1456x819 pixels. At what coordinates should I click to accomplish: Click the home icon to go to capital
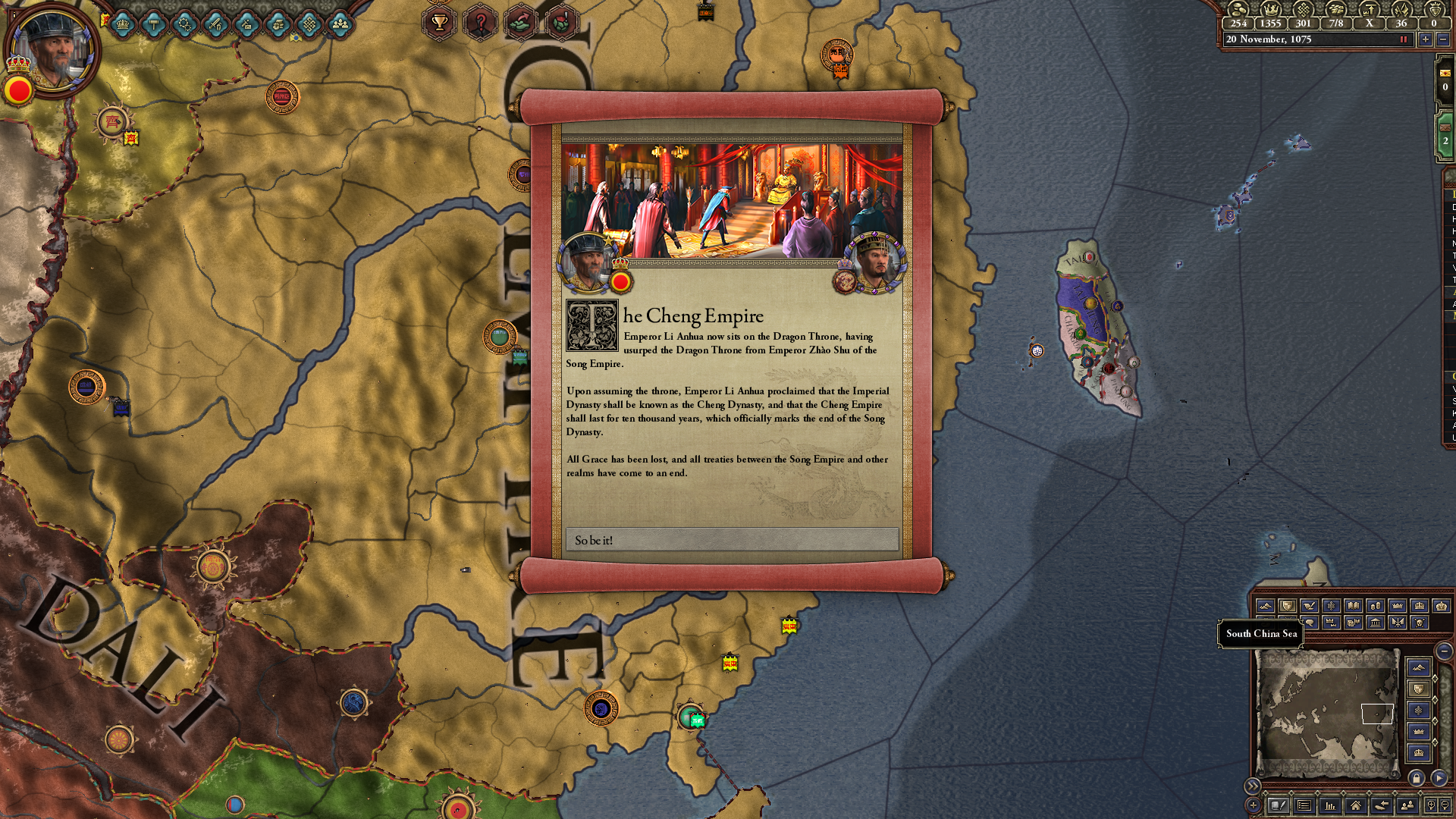1357,805
